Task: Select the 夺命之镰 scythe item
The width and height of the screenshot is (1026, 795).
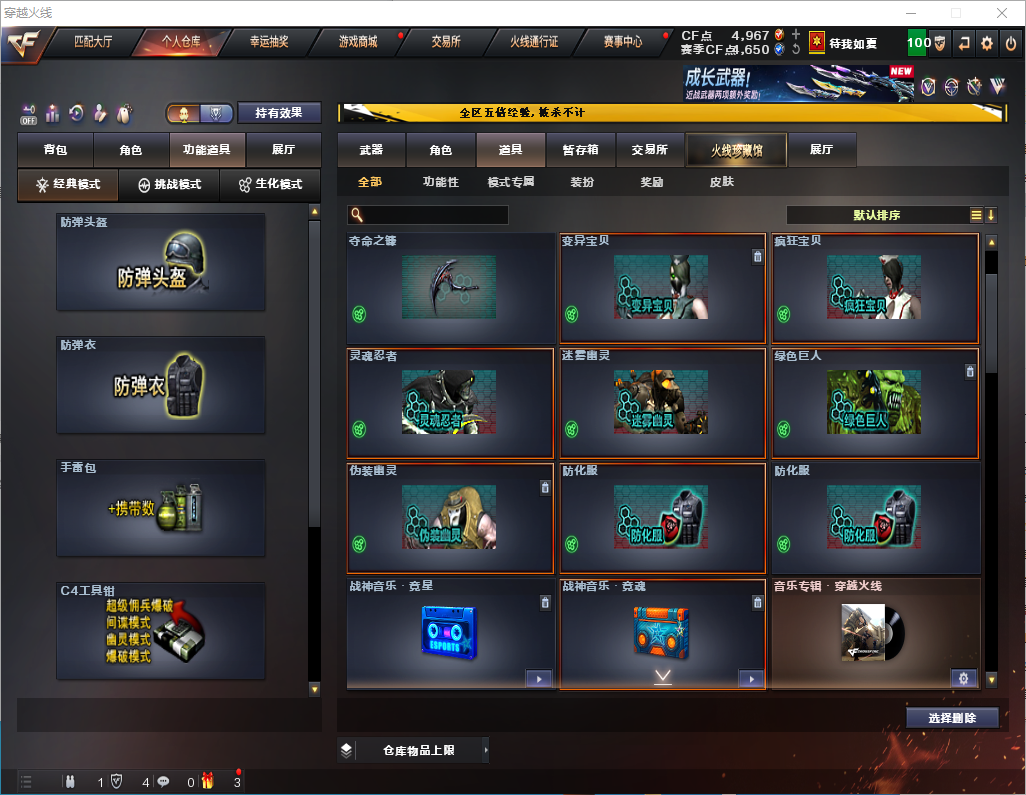Action: [450, 288]
